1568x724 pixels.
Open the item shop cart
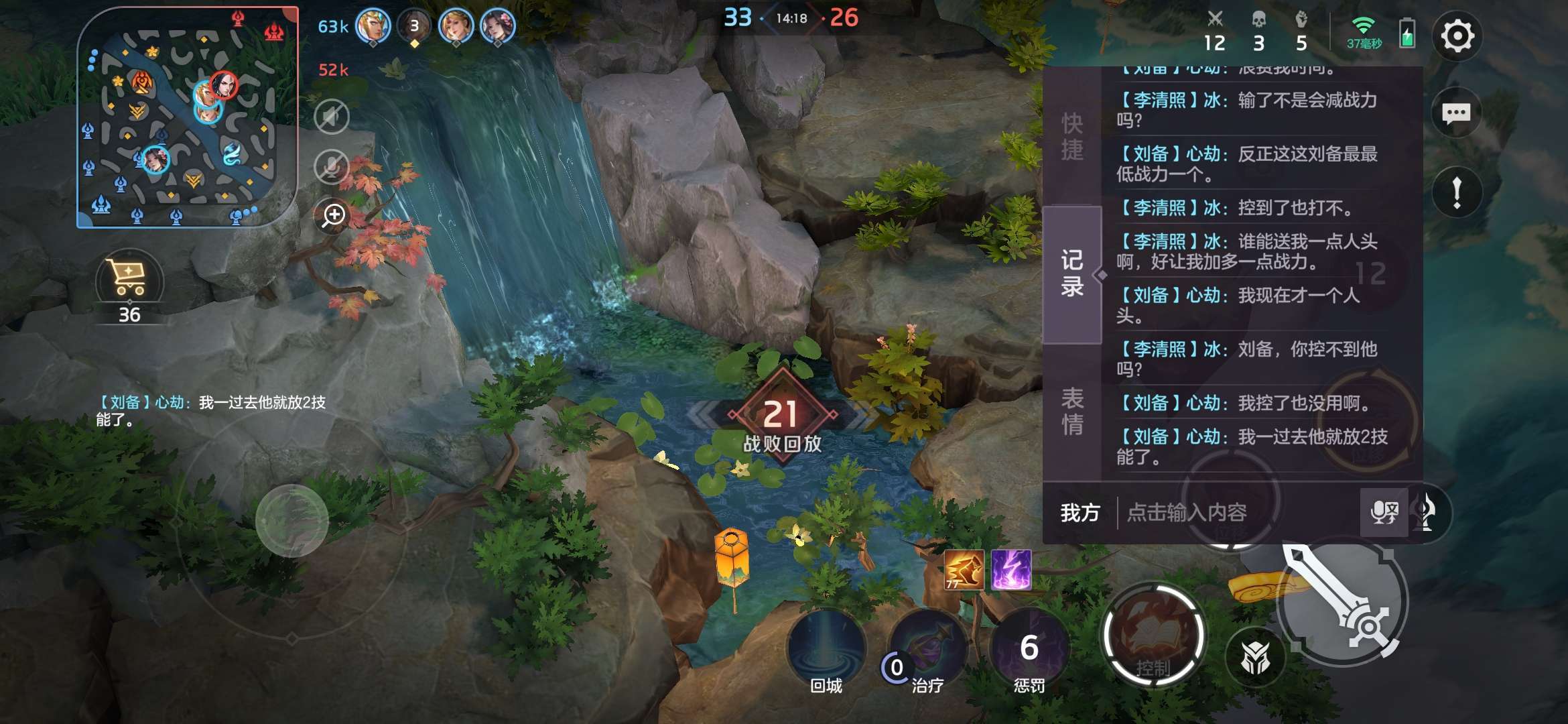(x=129, y=280)
